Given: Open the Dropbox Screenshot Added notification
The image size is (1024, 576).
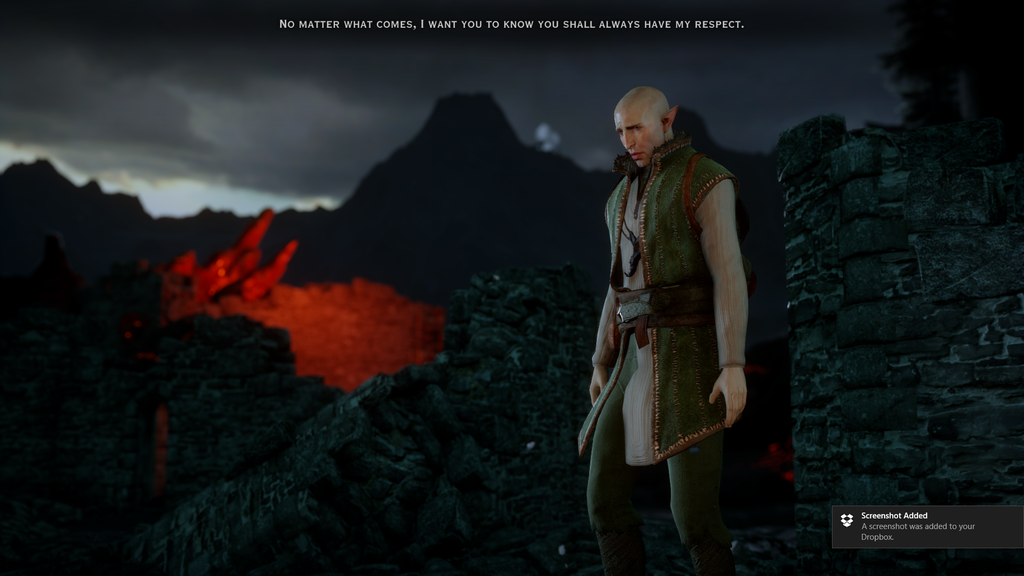Looking at the screenshot, I should [926, 527].
